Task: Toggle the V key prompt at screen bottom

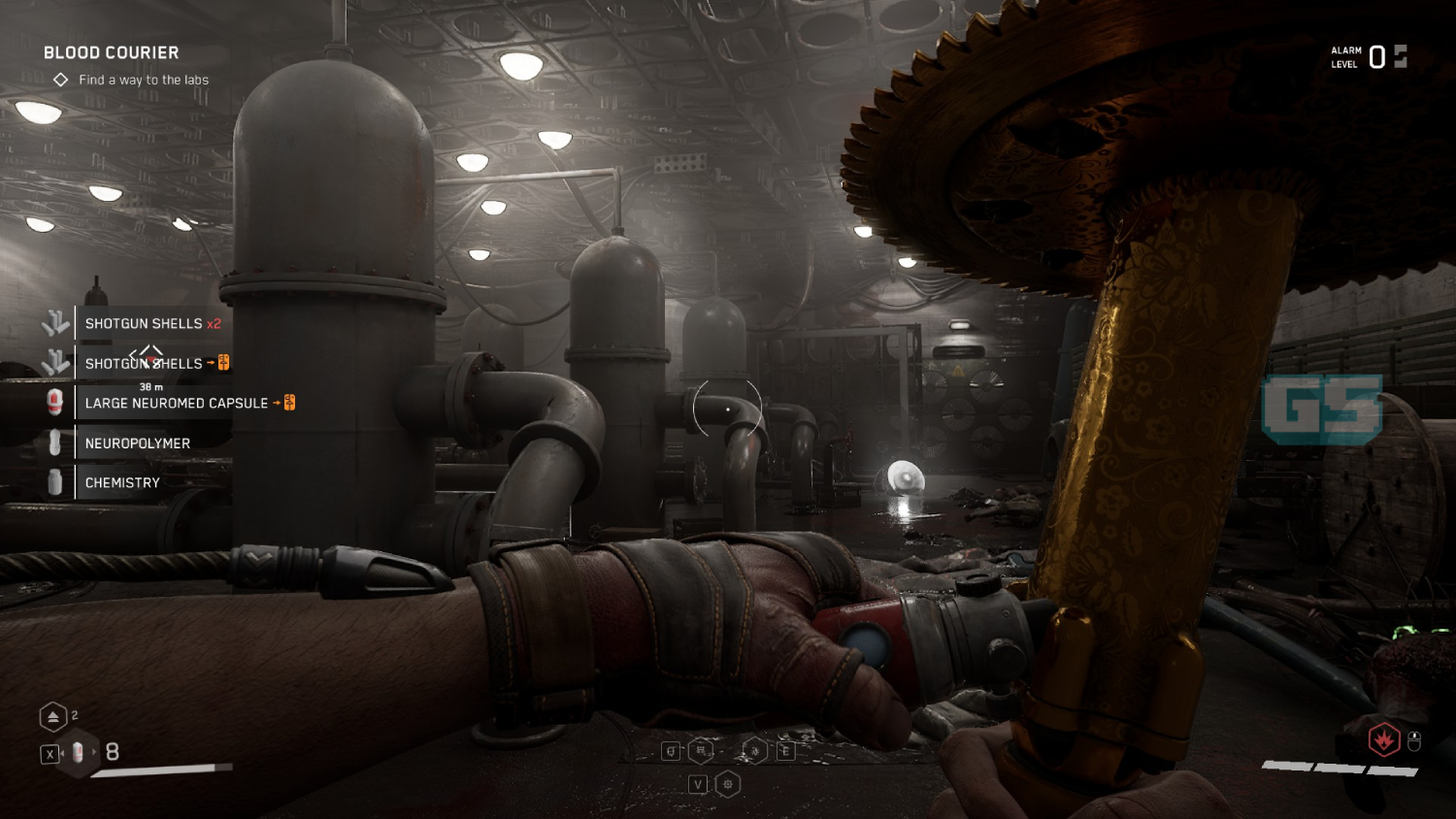Action: (x=698, y=784)
